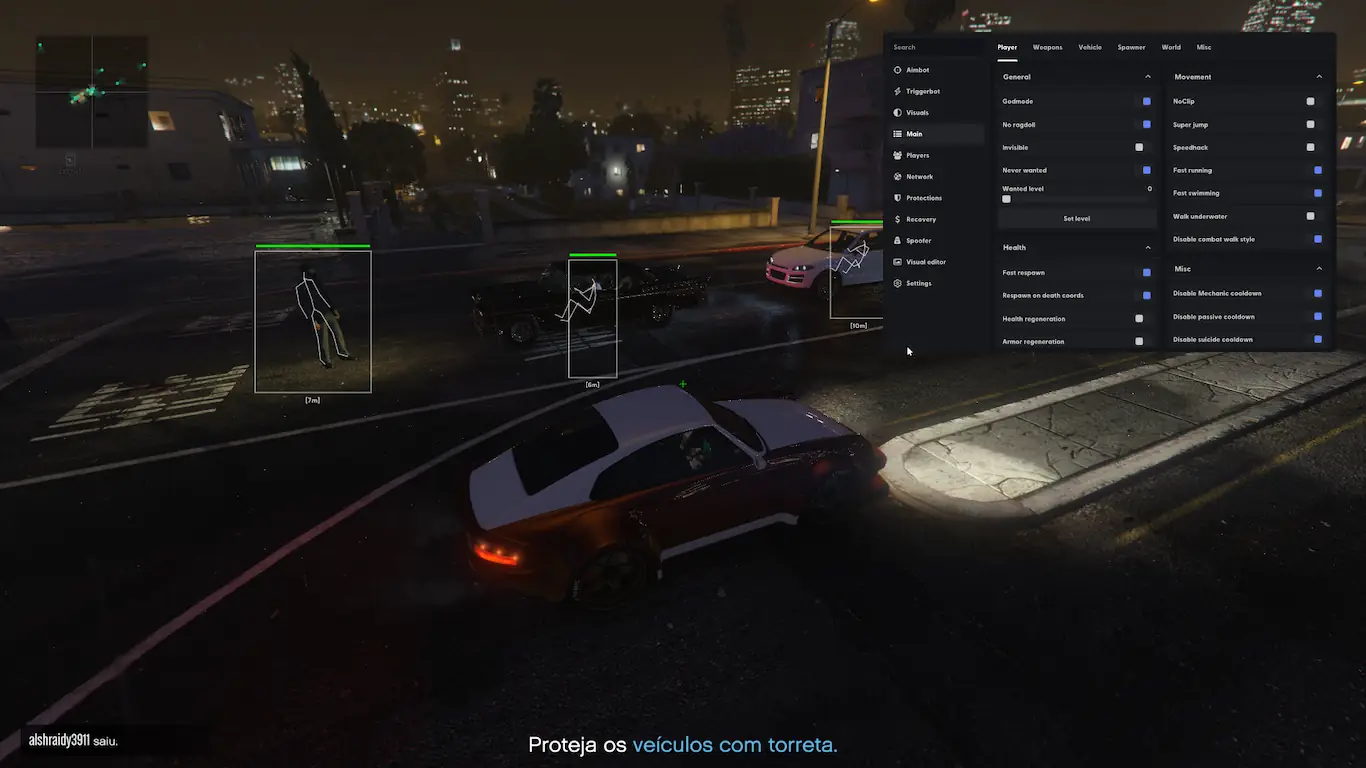Image resolution: width=1366 pixels, height=768 pixels.
Task: Toggle the Super jump option
Action: (1310, 125)
